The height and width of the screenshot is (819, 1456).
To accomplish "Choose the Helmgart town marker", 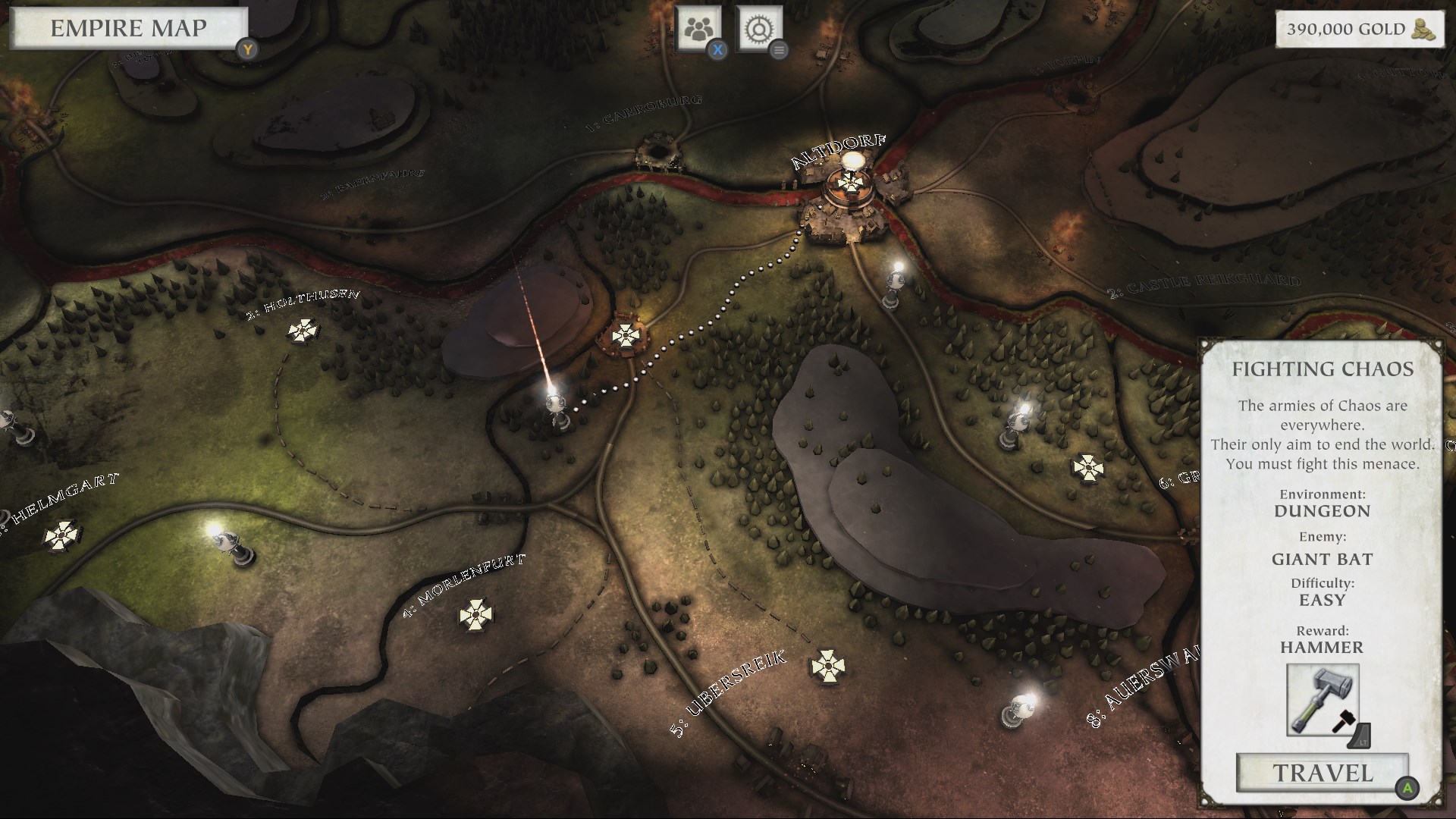I will [61, 535].
